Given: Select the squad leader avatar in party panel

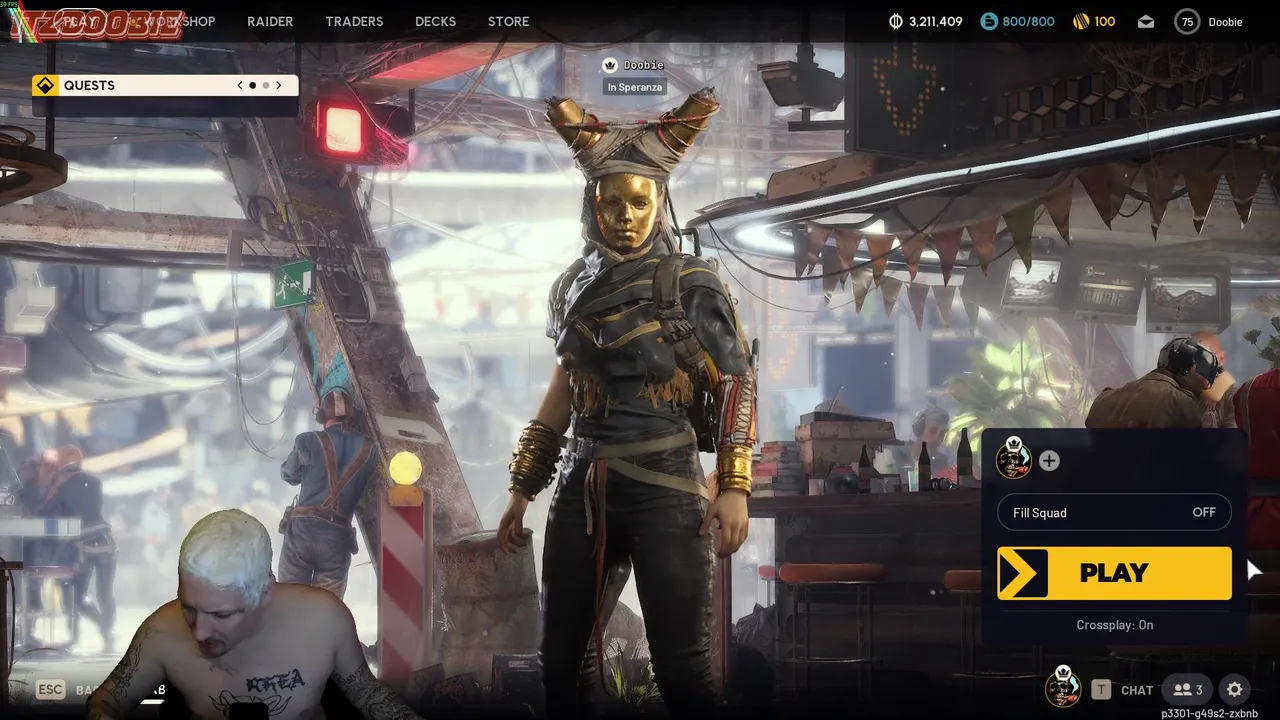Looking at the screenshot, I should (x=1013, y=460).
